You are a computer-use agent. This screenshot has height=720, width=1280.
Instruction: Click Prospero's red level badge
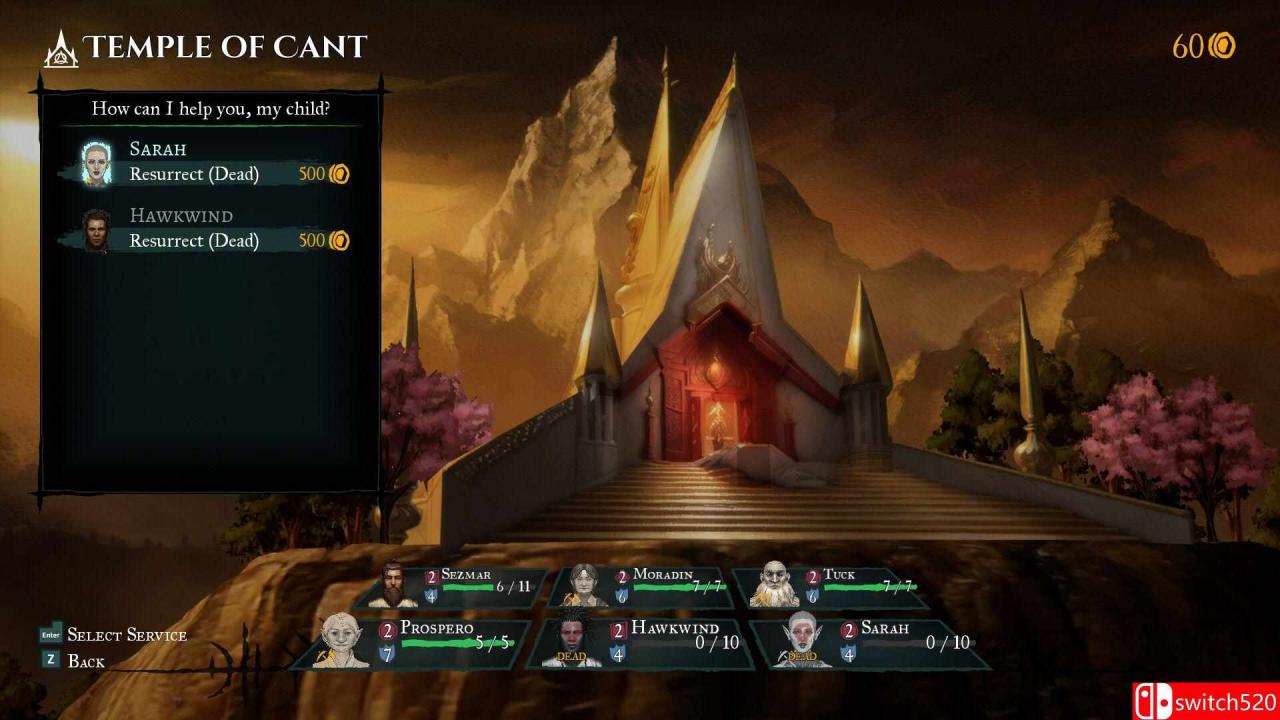tap(386, 629)
